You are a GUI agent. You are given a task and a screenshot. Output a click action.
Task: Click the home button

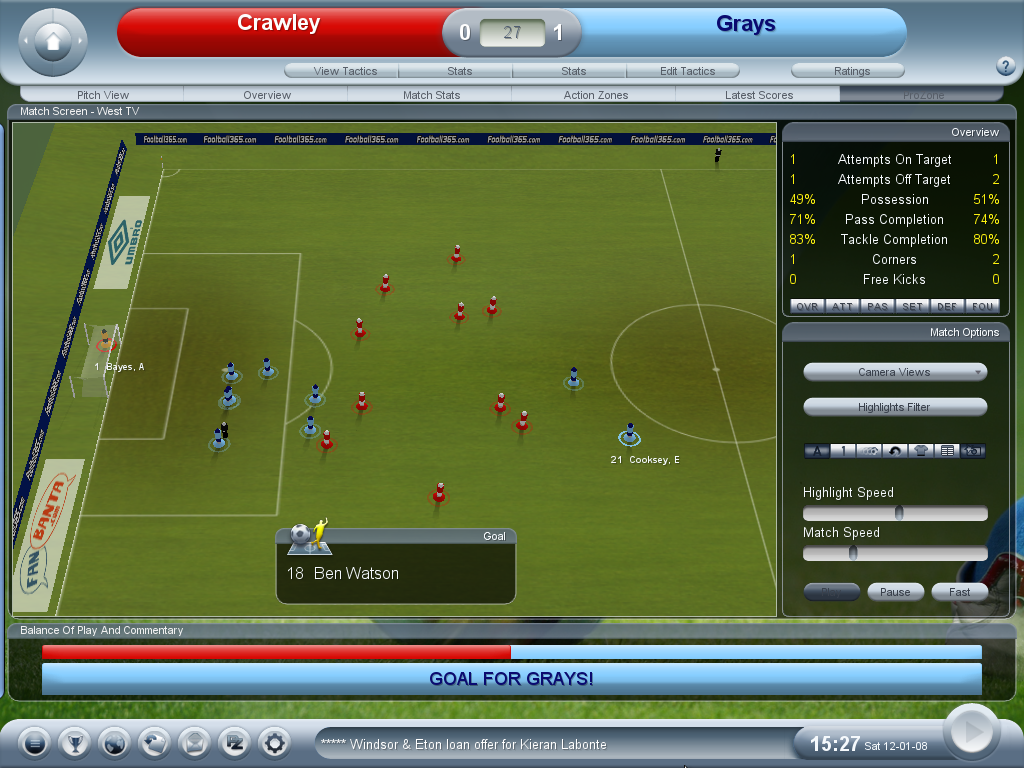pyautogui.click(x=53, y=42)
